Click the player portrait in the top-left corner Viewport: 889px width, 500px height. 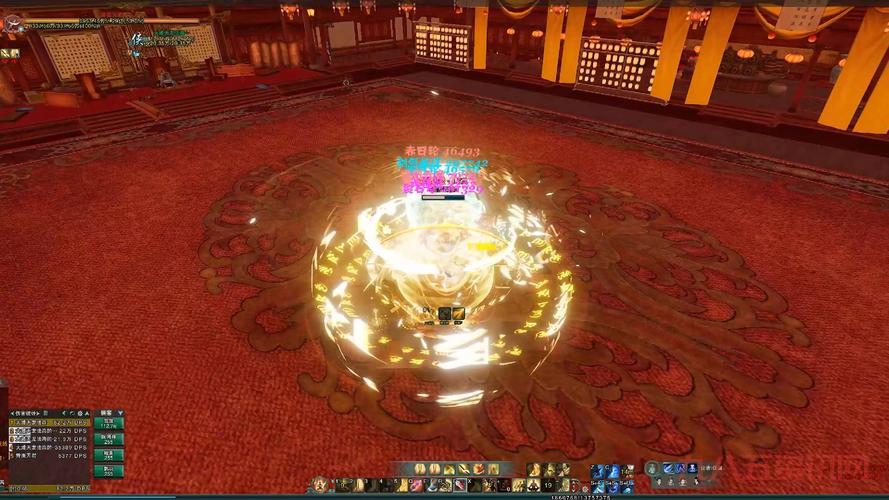(x=11, y=24)
